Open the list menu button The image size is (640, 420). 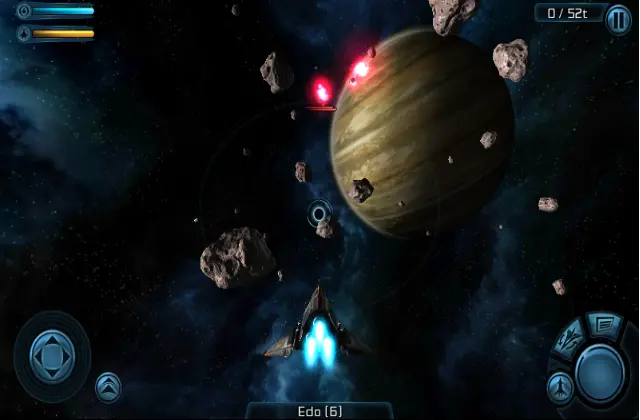(604, 323)
